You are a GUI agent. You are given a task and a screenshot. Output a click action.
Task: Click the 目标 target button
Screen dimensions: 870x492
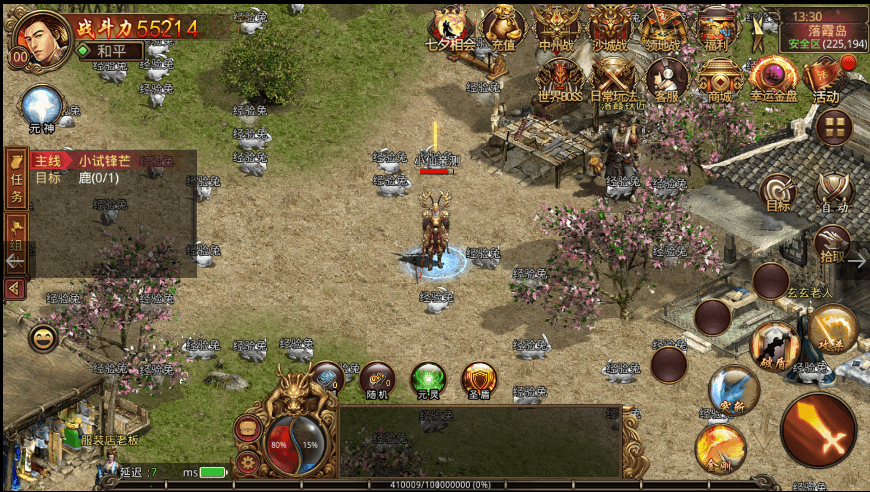[x=778, y=192]
